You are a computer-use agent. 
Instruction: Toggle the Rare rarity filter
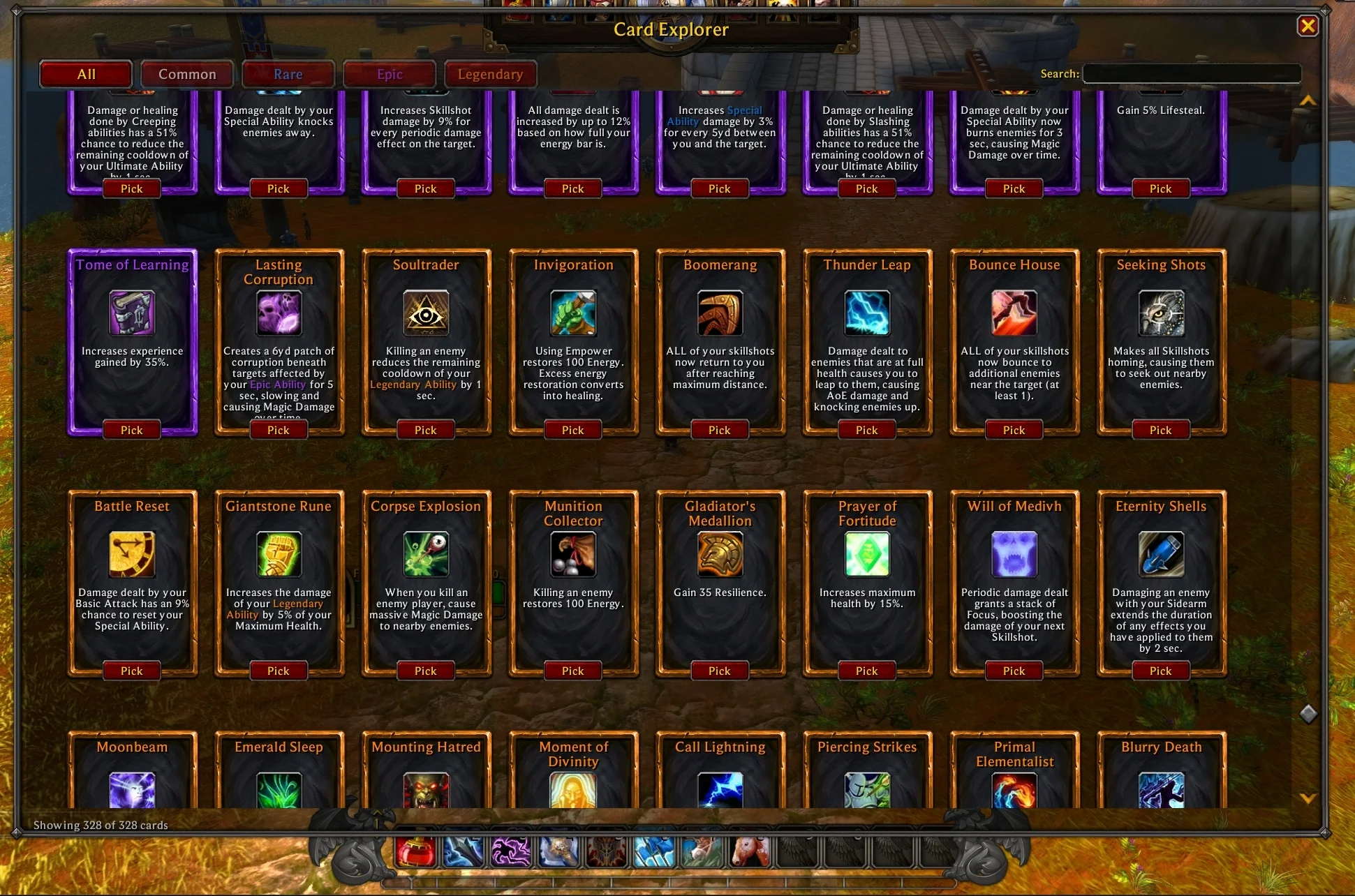point(288,74)
